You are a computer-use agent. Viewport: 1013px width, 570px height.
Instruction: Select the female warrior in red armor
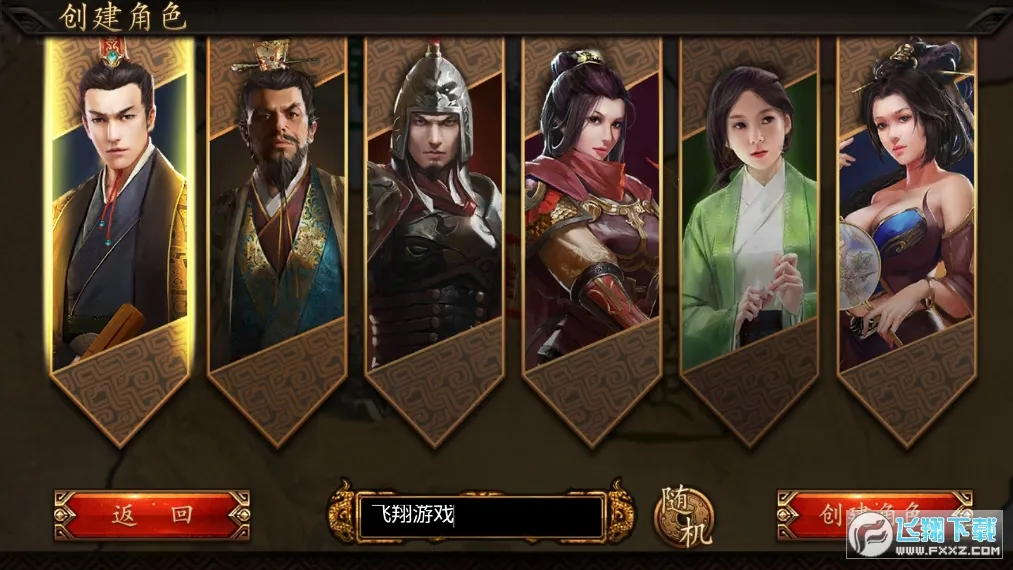[x=591, y=220]
